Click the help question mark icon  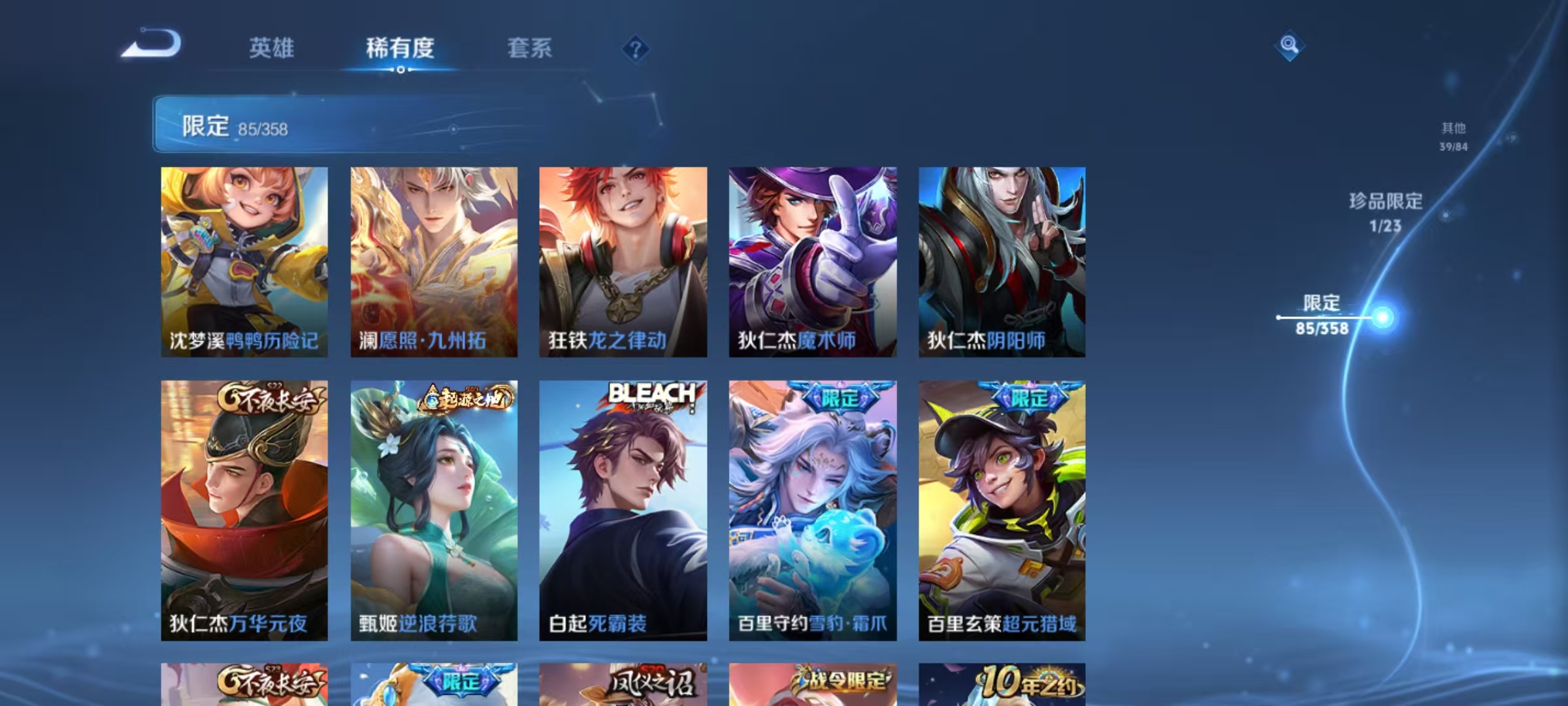pyautogui.click(x=634, y=49)
